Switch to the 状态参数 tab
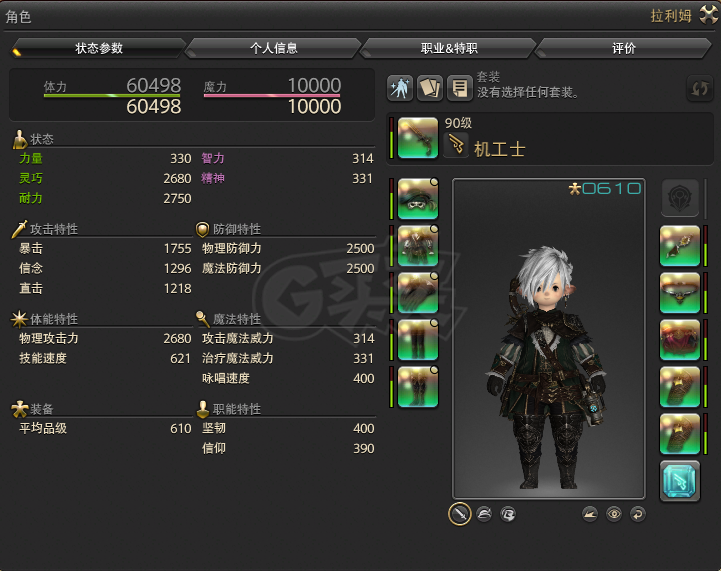 click(x=98, y=48)
